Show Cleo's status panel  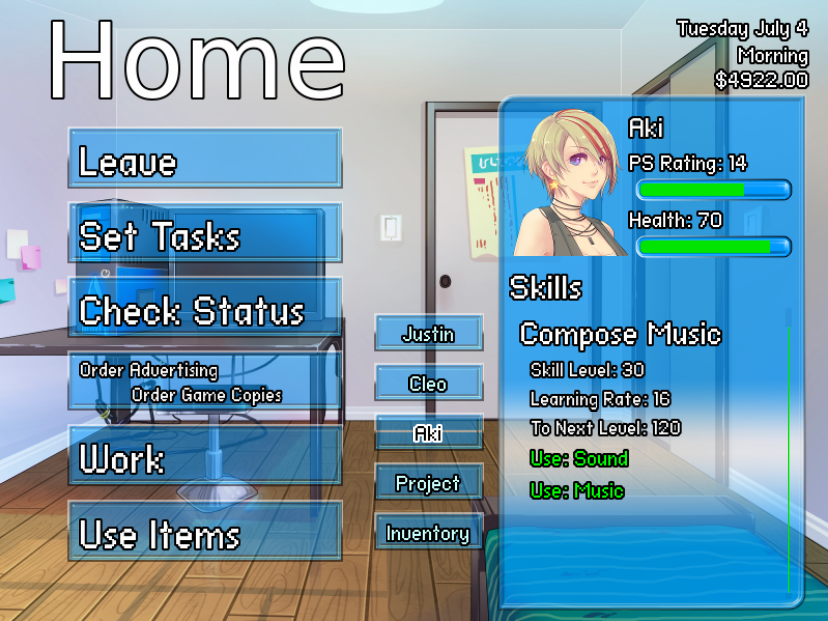428,384
